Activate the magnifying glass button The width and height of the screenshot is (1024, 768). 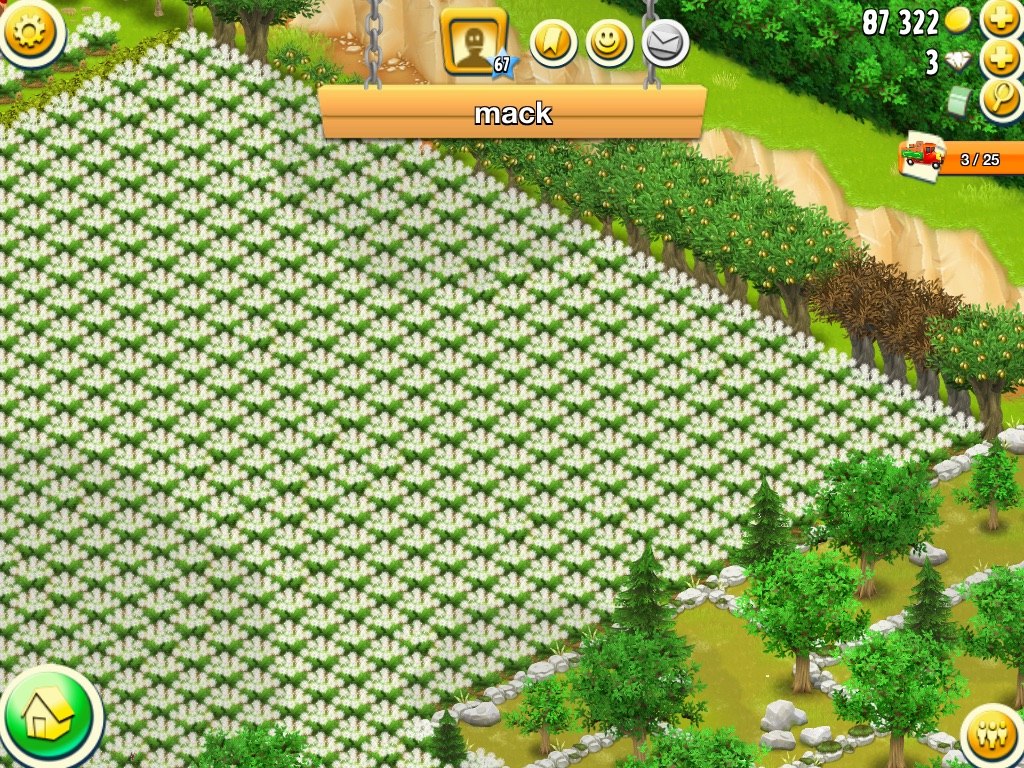pyautogui.click(x=1000, y=99)
